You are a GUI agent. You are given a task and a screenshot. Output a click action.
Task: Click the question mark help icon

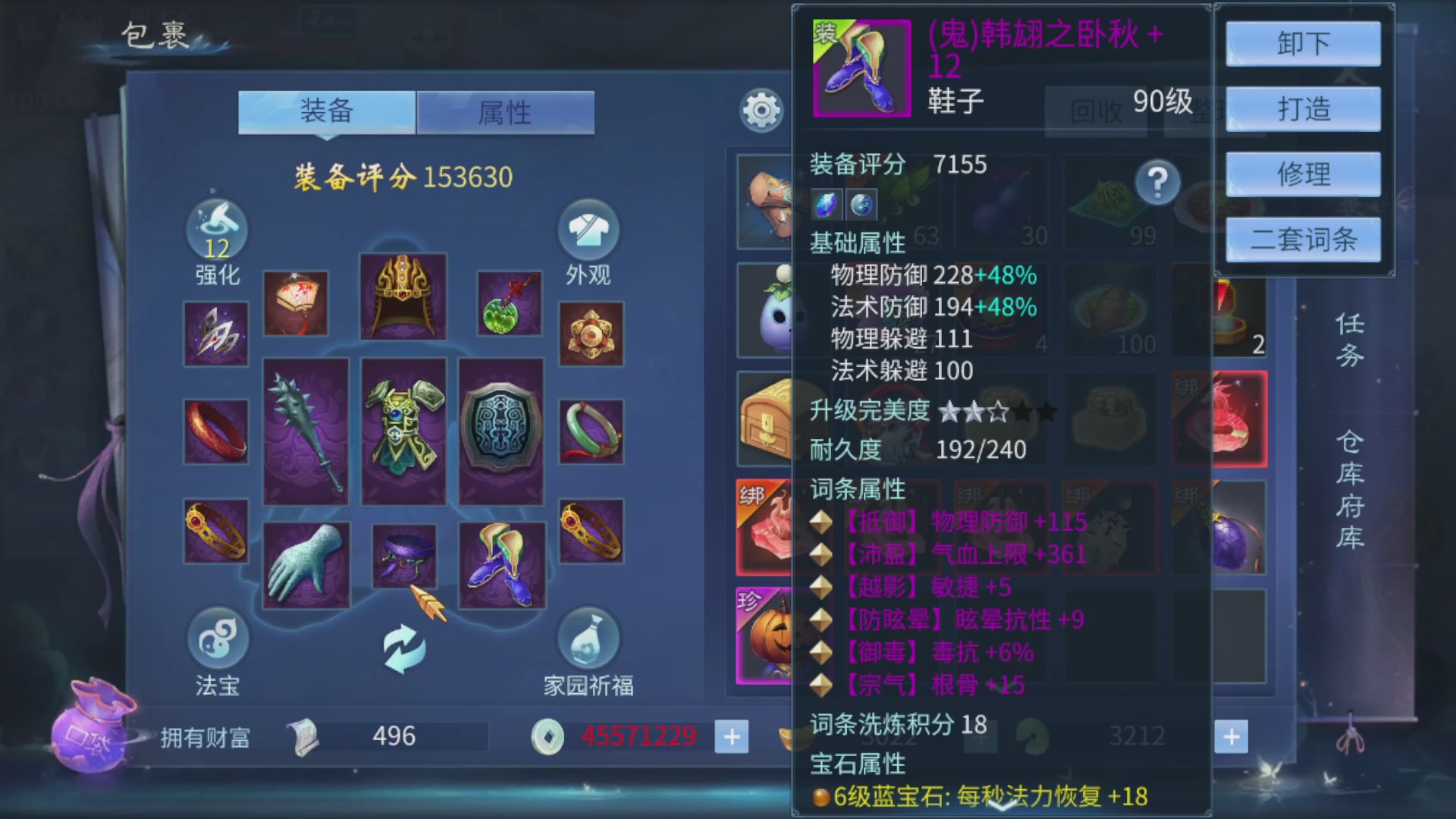[x=1156, y=182]
